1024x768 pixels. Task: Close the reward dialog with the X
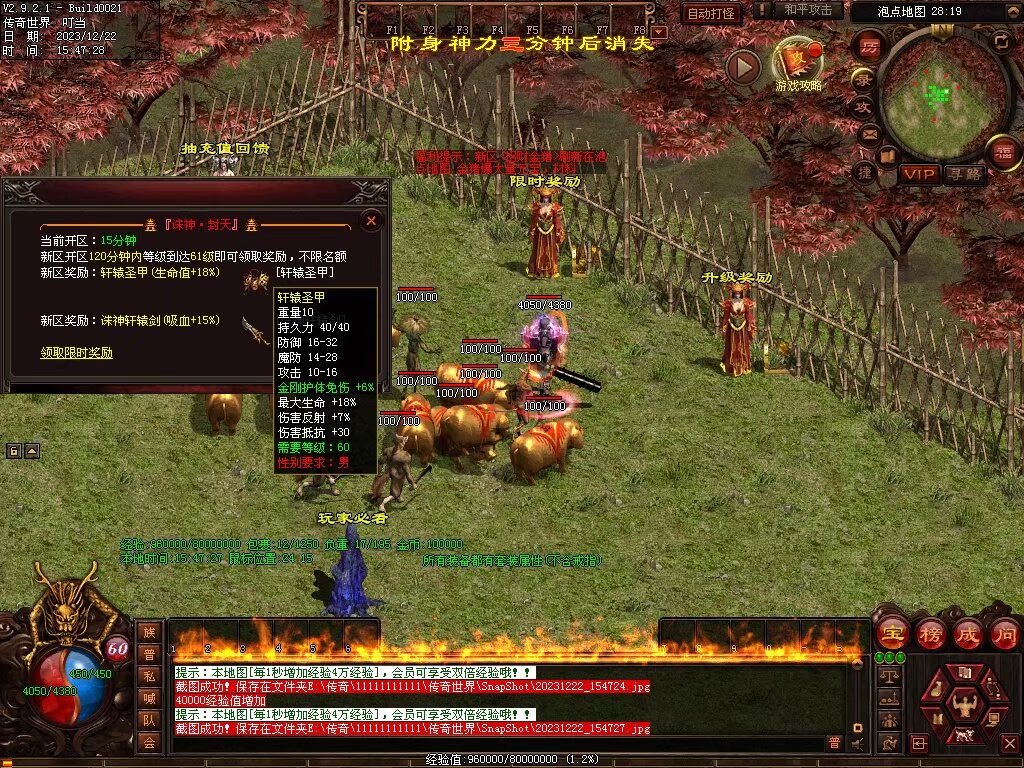[x=371, y=220]
